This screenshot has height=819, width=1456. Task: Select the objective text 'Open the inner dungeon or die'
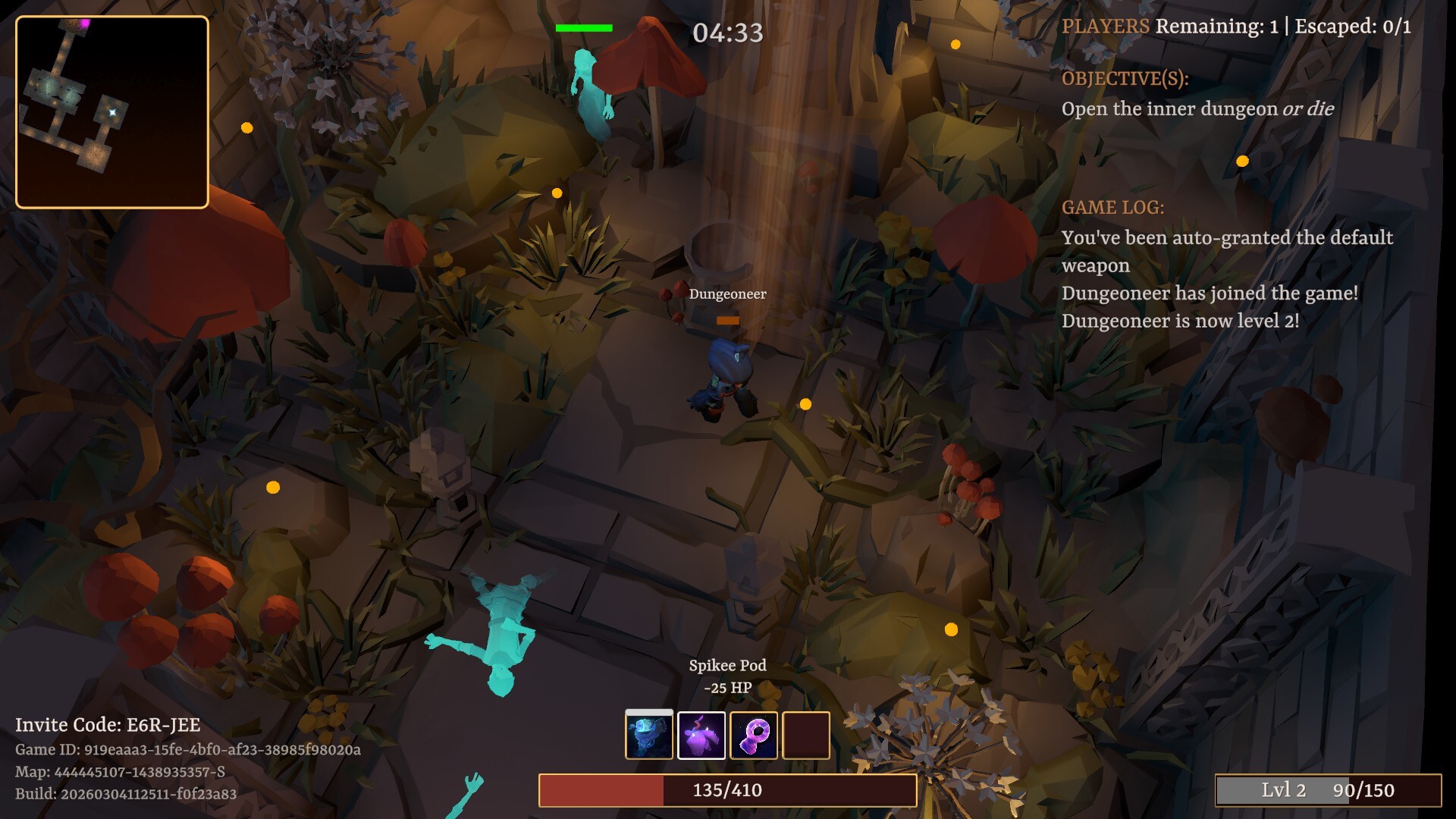pyautogui.click(x=1199, y=108)
